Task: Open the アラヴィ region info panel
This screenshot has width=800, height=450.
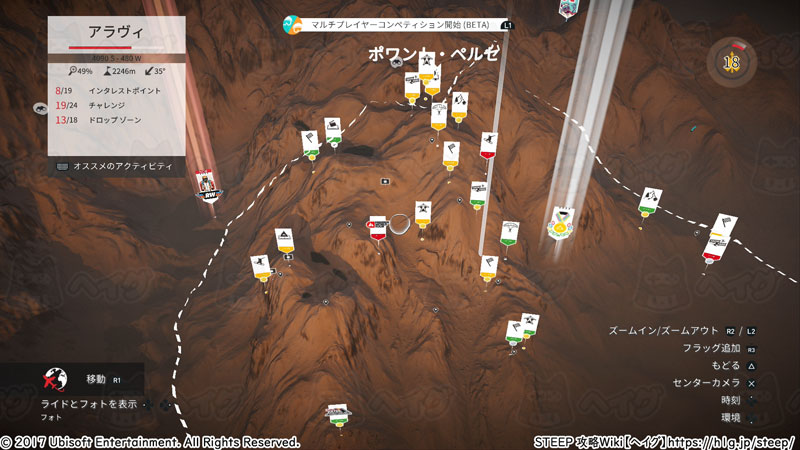Action: [116, 32]
